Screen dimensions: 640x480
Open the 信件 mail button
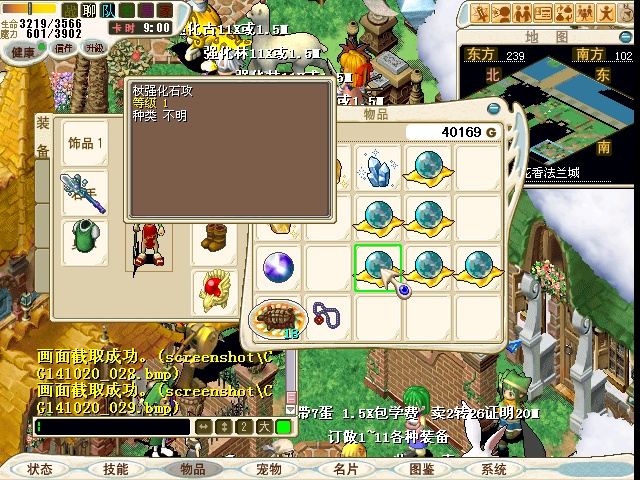tap(64, 49)
